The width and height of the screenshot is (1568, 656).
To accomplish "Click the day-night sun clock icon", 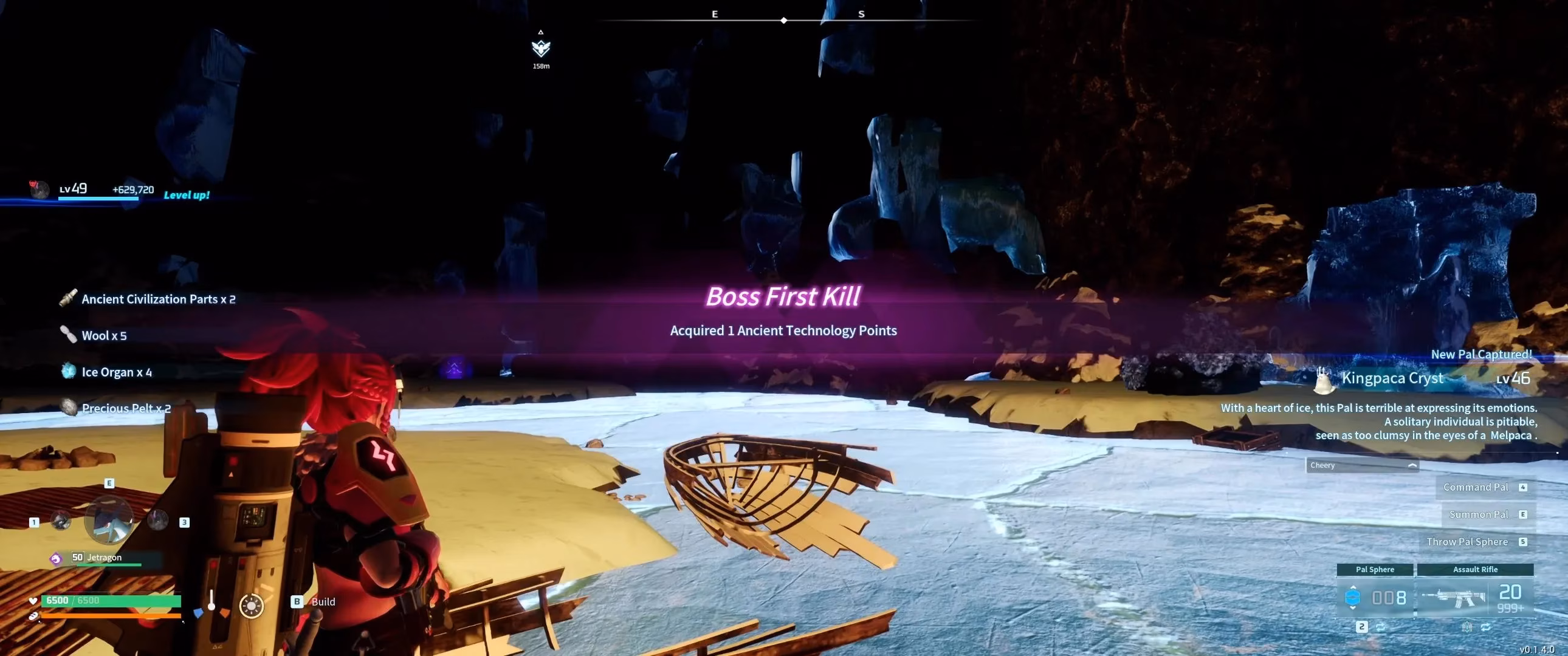I will [x=252, y=606].
